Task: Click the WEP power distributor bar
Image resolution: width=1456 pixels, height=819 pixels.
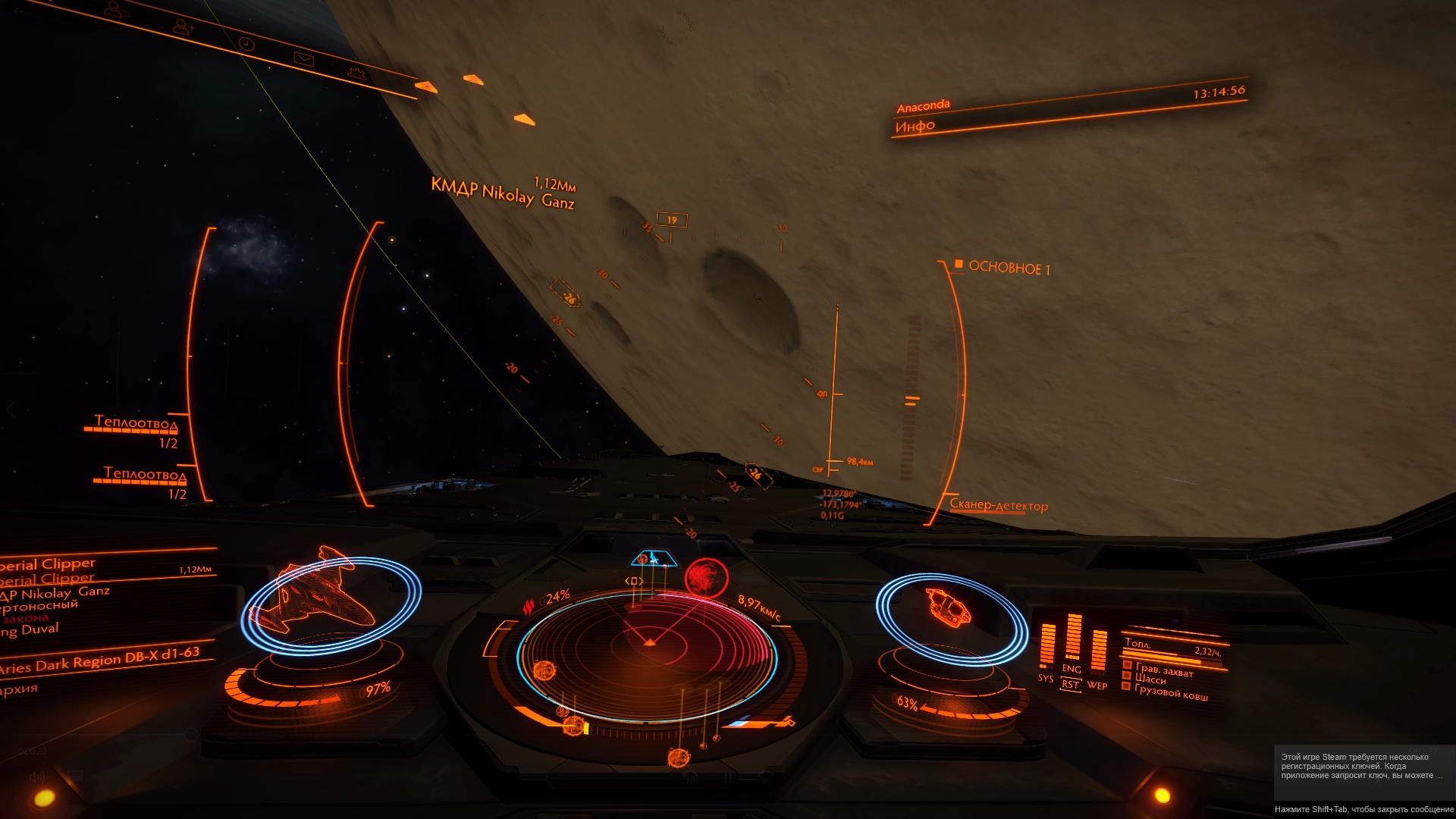Action: click(x=1098, y=651)
